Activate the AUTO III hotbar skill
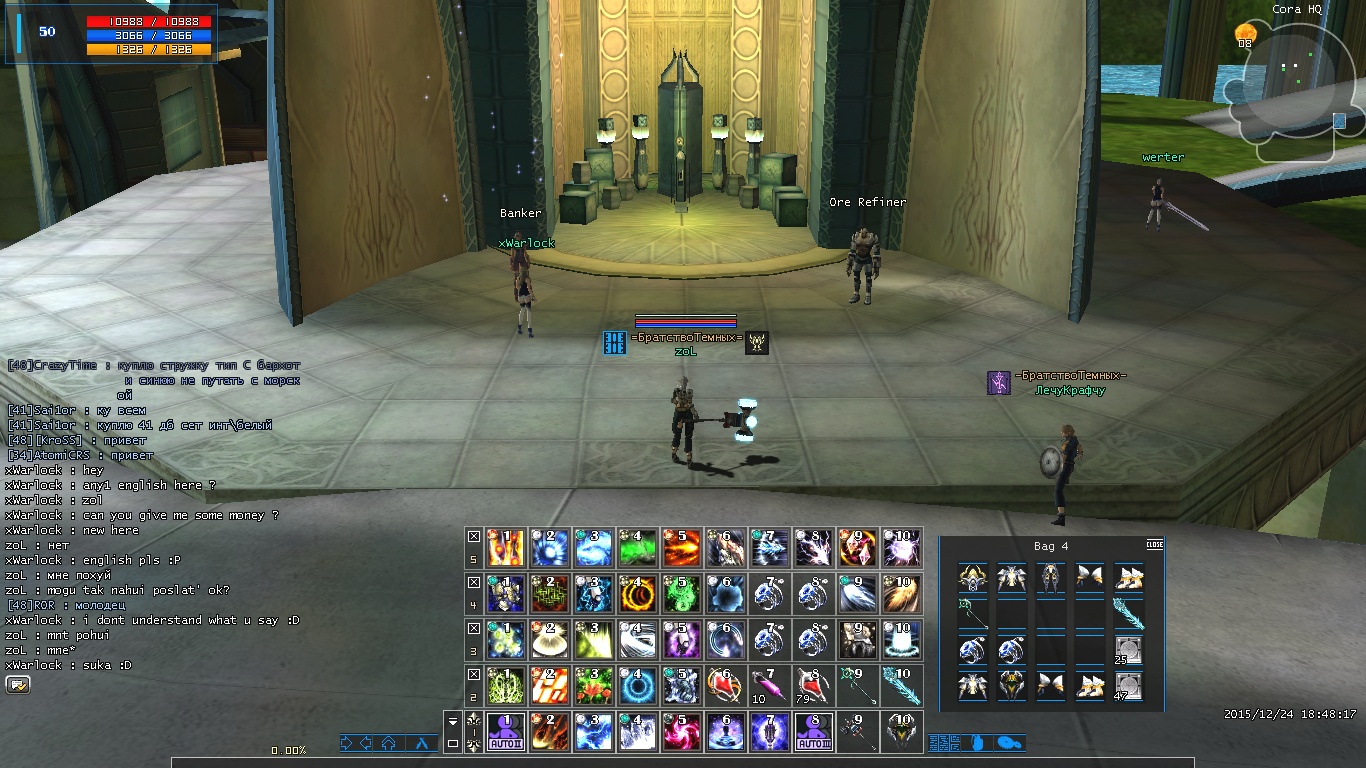Image resolution: width=1366 pixels, height=768 pixels. (814, 732)
